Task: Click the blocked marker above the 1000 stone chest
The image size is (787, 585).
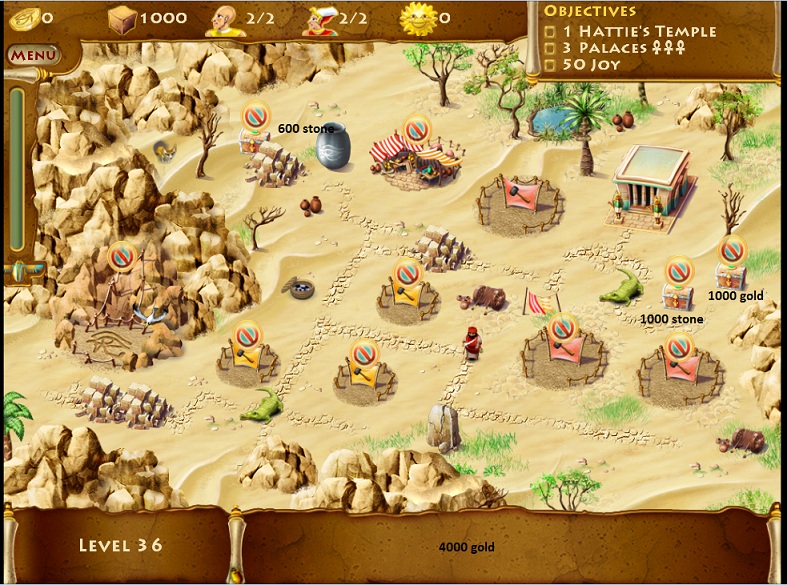Action: coord(679,271)
